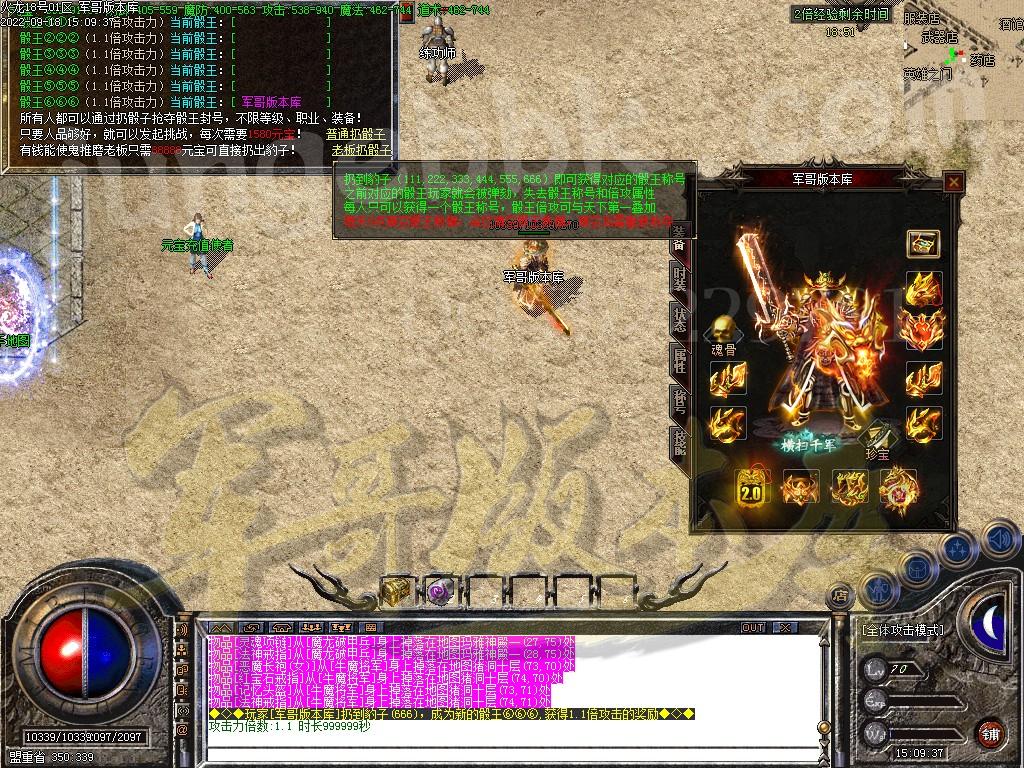
Task: Close the 军哥版本库 character panel
Action: pyautogui.click(x=954, y=182)
